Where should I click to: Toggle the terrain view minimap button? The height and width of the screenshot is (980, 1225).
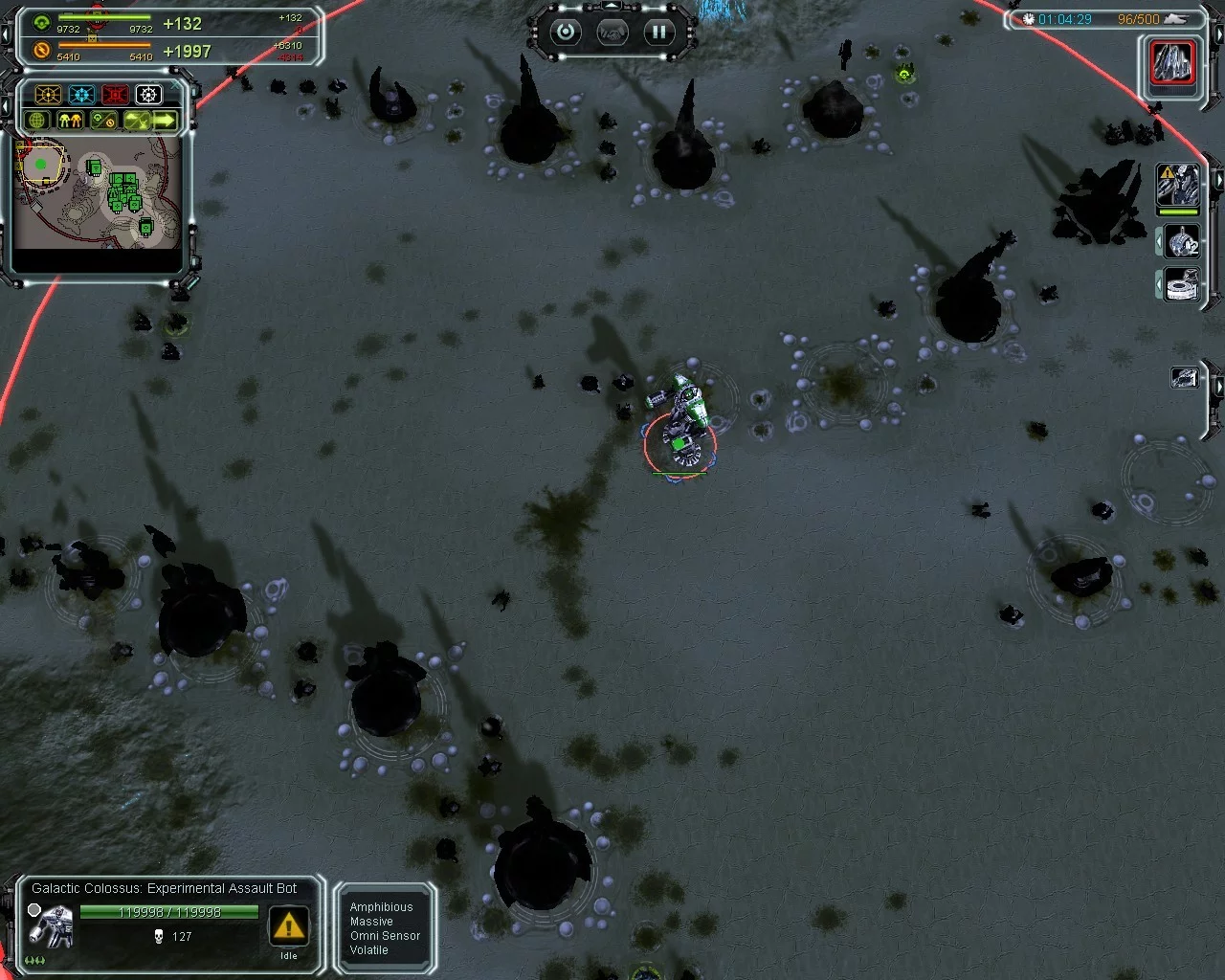[135, 121]
